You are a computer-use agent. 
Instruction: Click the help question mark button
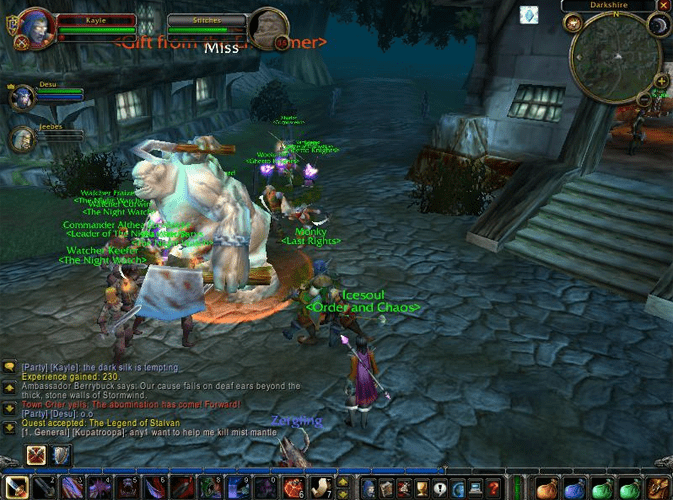pyautogui.click(x=493, y=488)
